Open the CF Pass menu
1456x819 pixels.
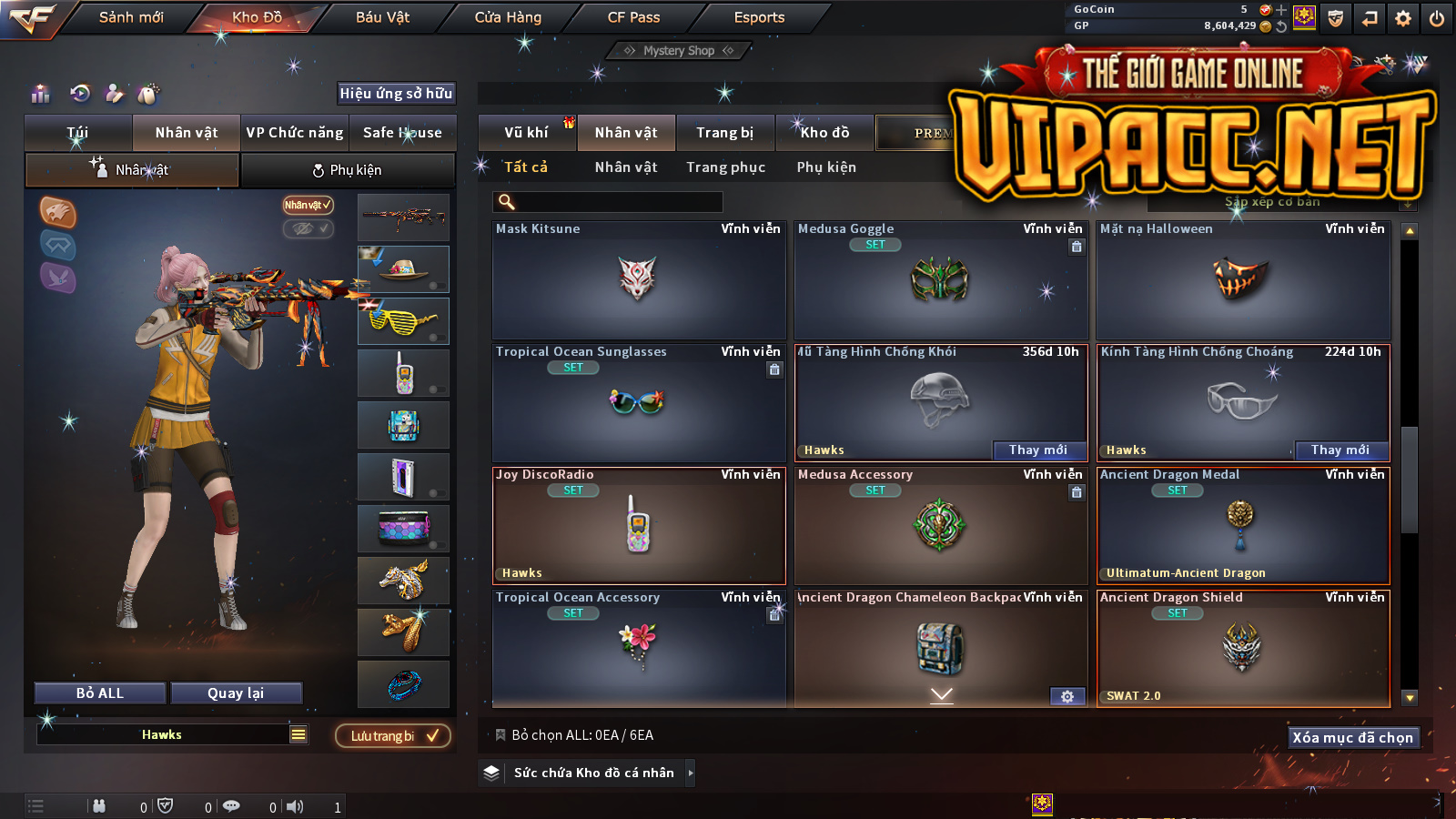coord(633,17)
